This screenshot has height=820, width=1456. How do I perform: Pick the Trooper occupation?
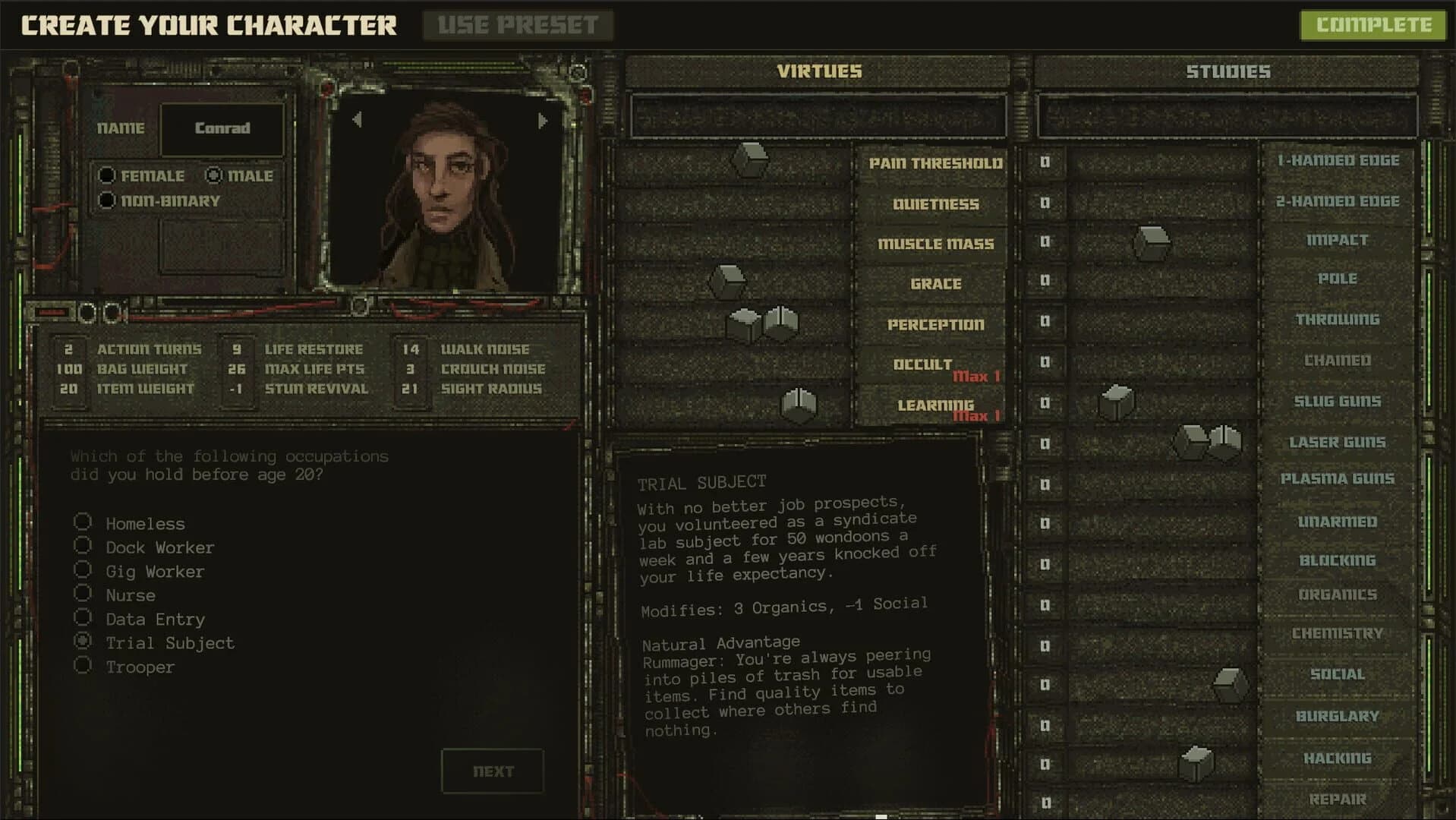pyautogui.click(x=83, y=665)
